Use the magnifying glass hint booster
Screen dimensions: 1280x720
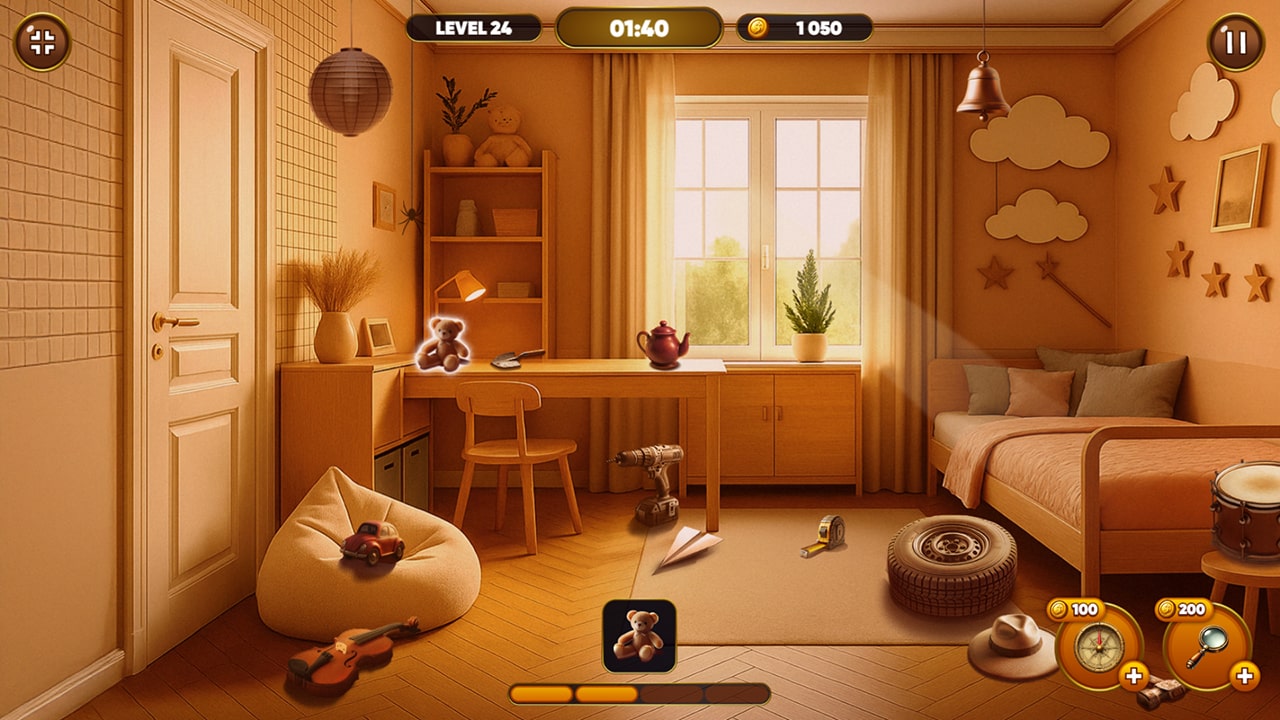(1207, 647)
